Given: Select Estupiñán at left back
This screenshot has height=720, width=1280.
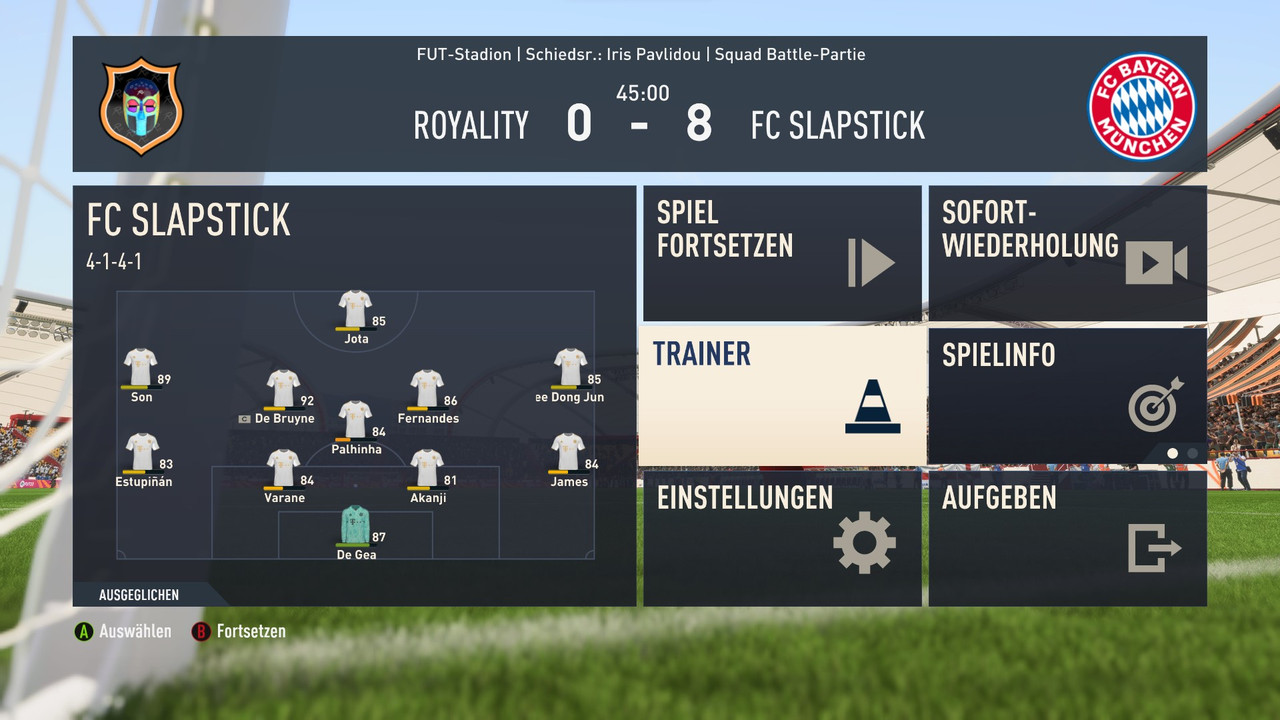Looking at the screenshot, I should click(142, 452).
